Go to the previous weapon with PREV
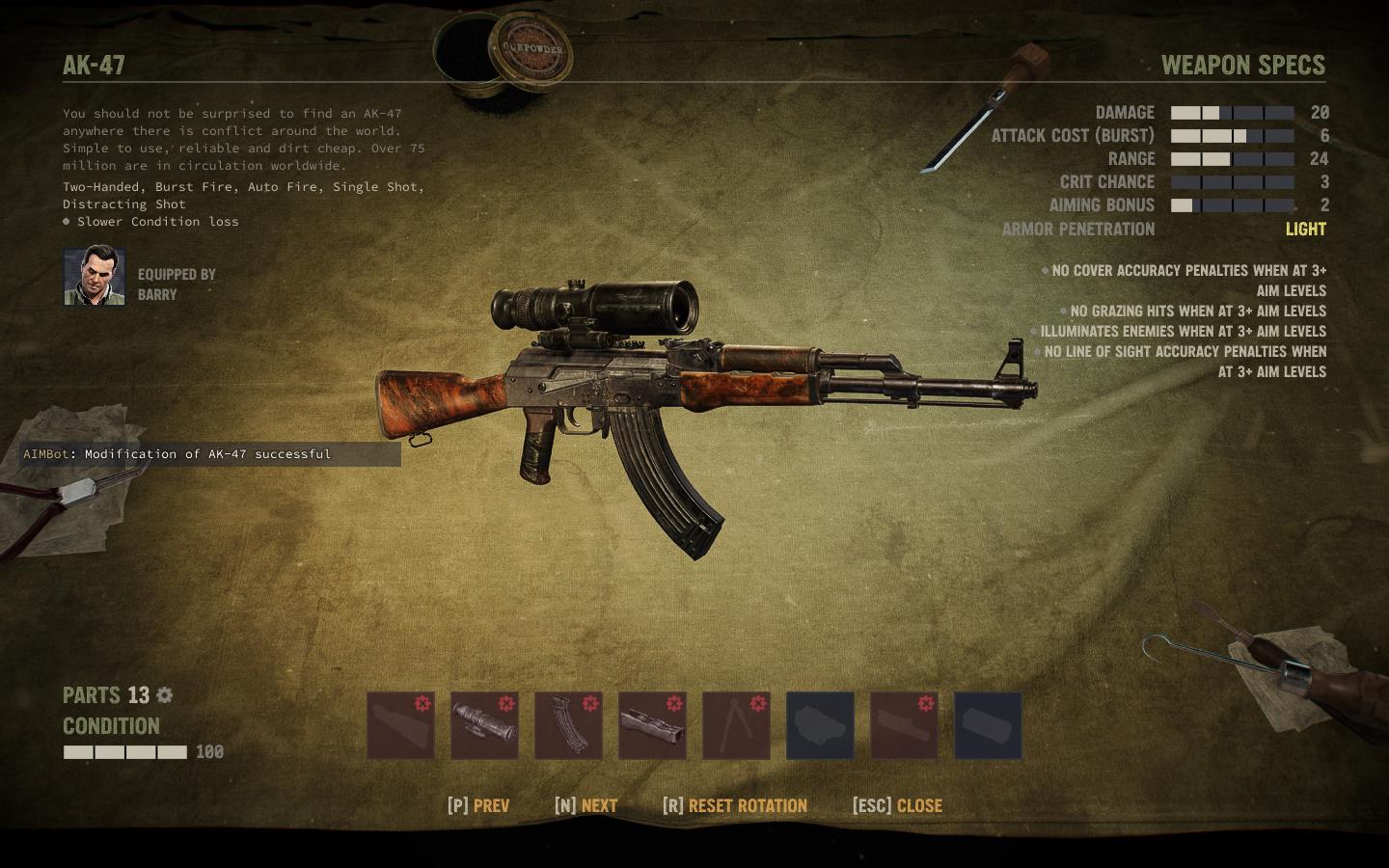This screenshot has width=1389, height=868. click(x=478, y=805)
